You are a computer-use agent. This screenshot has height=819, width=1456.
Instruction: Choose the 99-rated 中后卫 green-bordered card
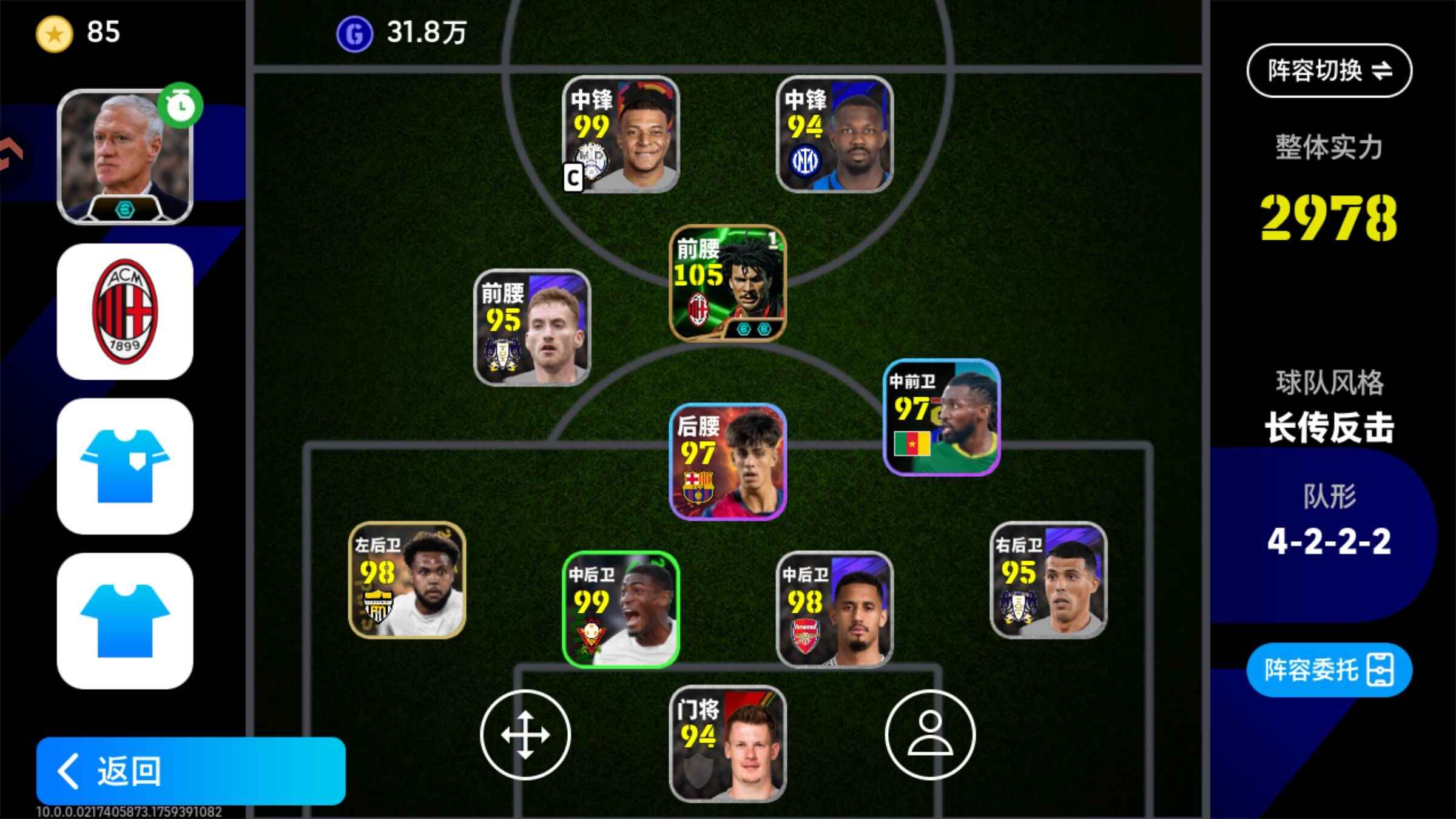click(620, 609)
